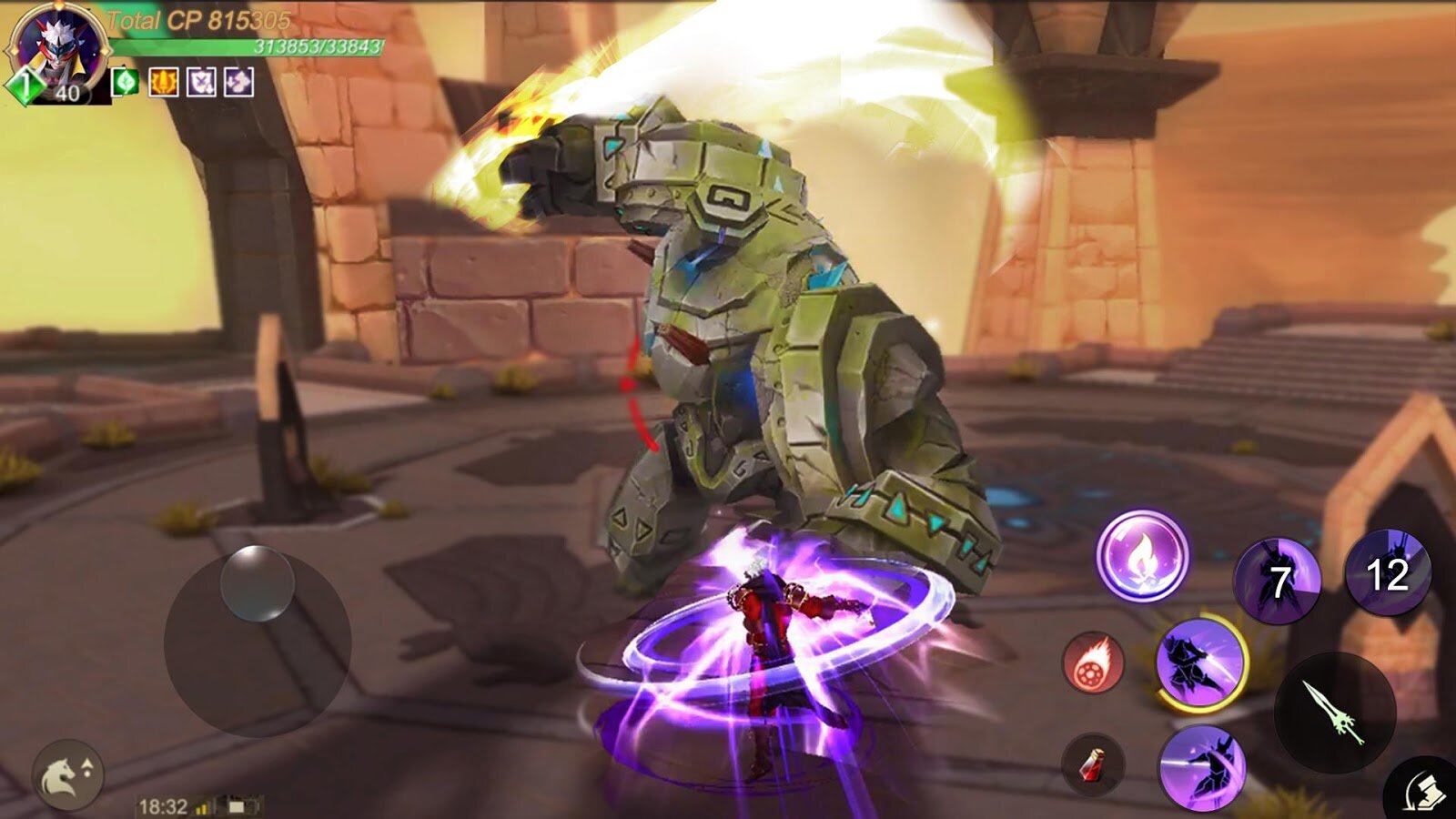Inspect the orange sword gear buff icon
This screenshot has height=819, width=1456.
(163, 83)
